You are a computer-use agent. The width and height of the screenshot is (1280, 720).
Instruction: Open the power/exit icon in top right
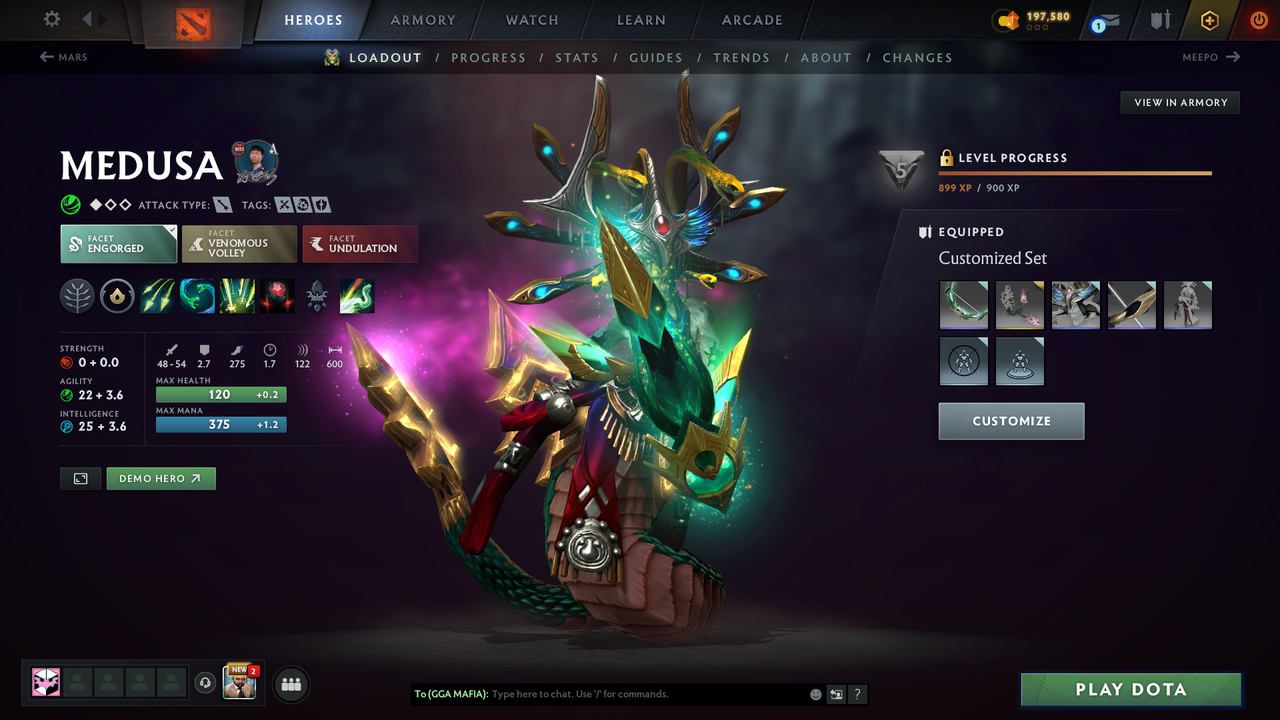pos(1258,20)
